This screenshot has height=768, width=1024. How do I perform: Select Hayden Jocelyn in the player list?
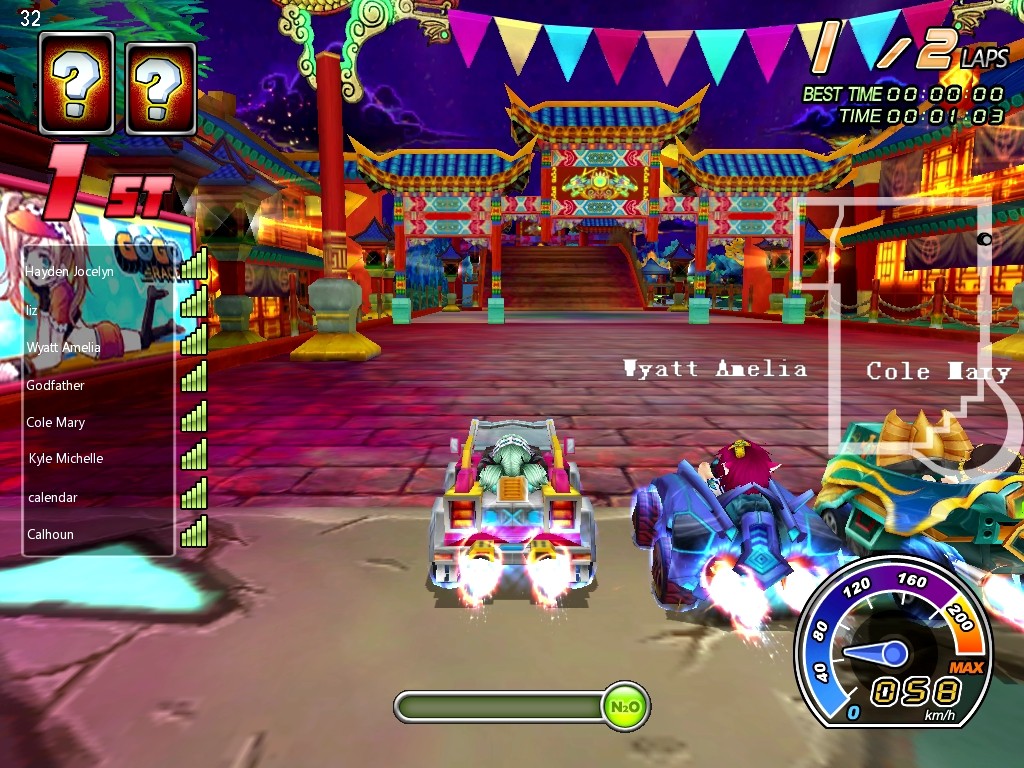(x=69, y=271)
